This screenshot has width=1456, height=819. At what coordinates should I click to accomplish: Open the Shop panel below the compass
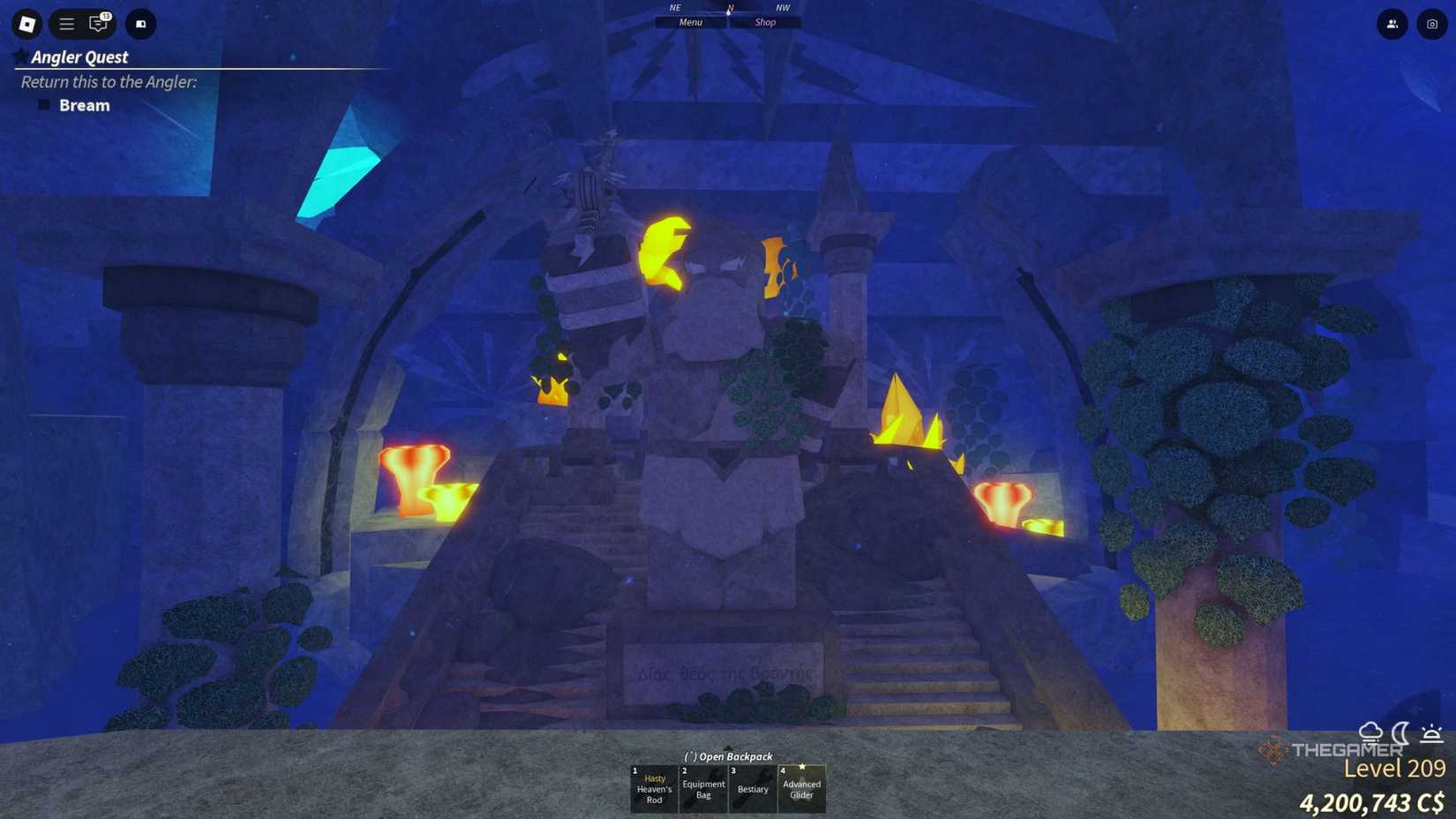764,22
